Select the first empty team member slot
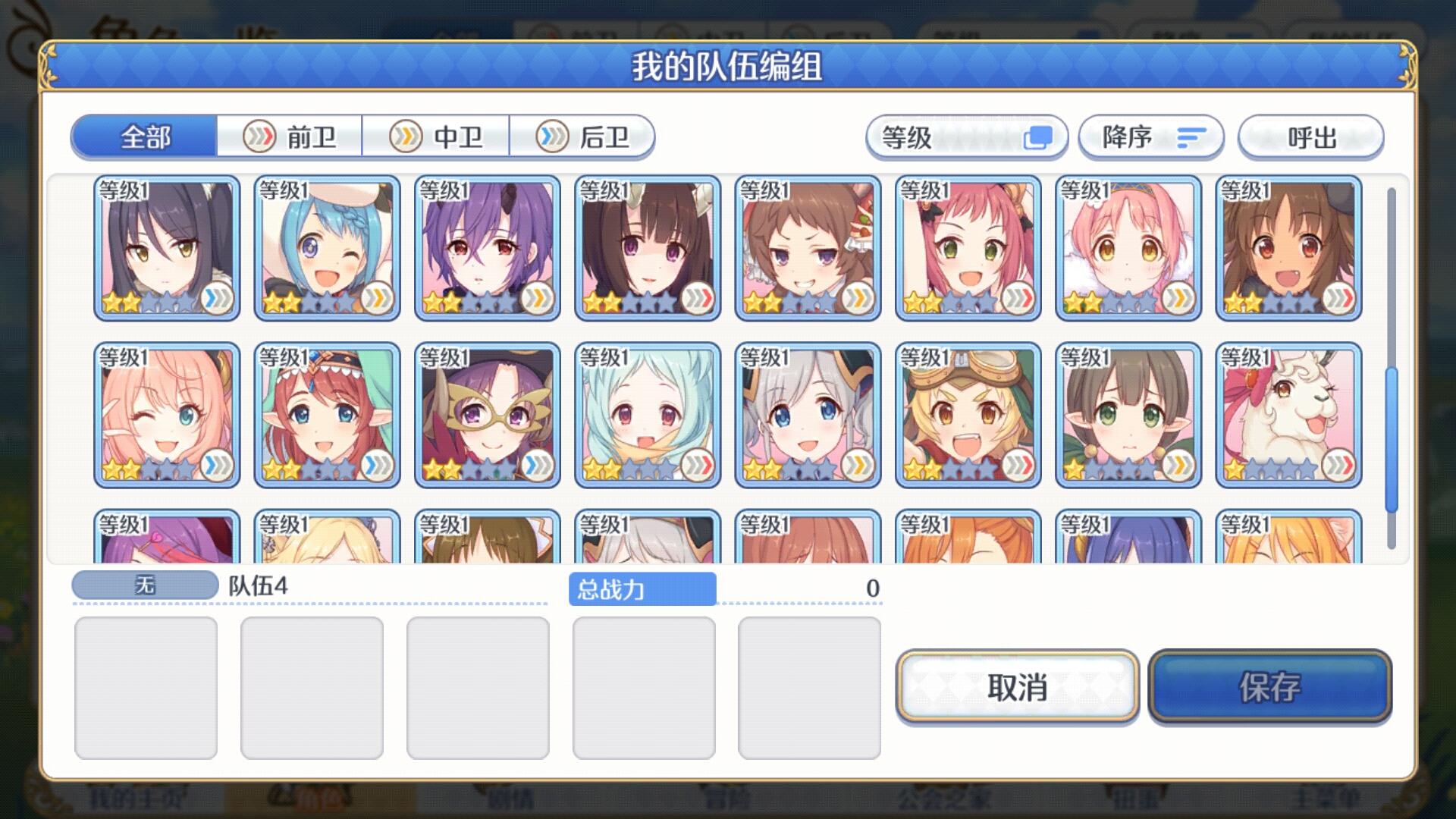Screen dimensions: 1456x819 [146, 687]
